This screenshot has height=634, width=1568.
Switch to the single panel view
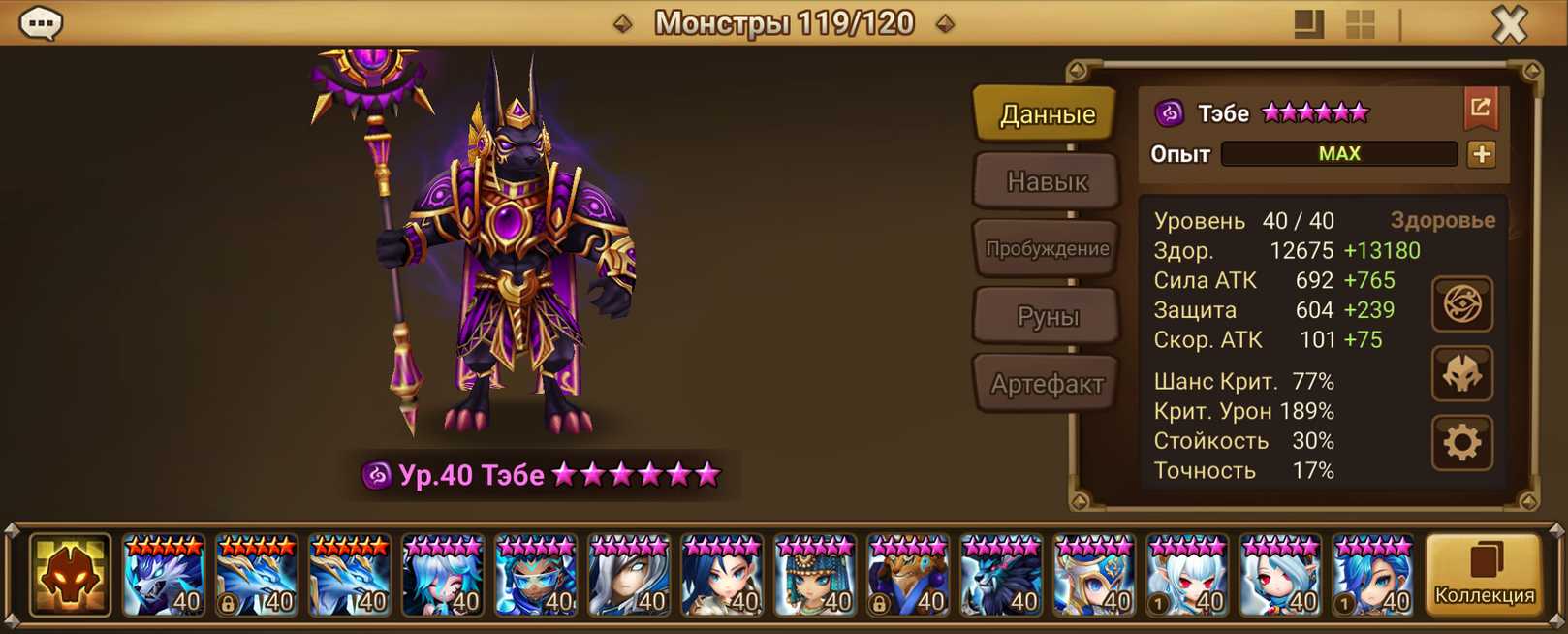click(1308, 24)
